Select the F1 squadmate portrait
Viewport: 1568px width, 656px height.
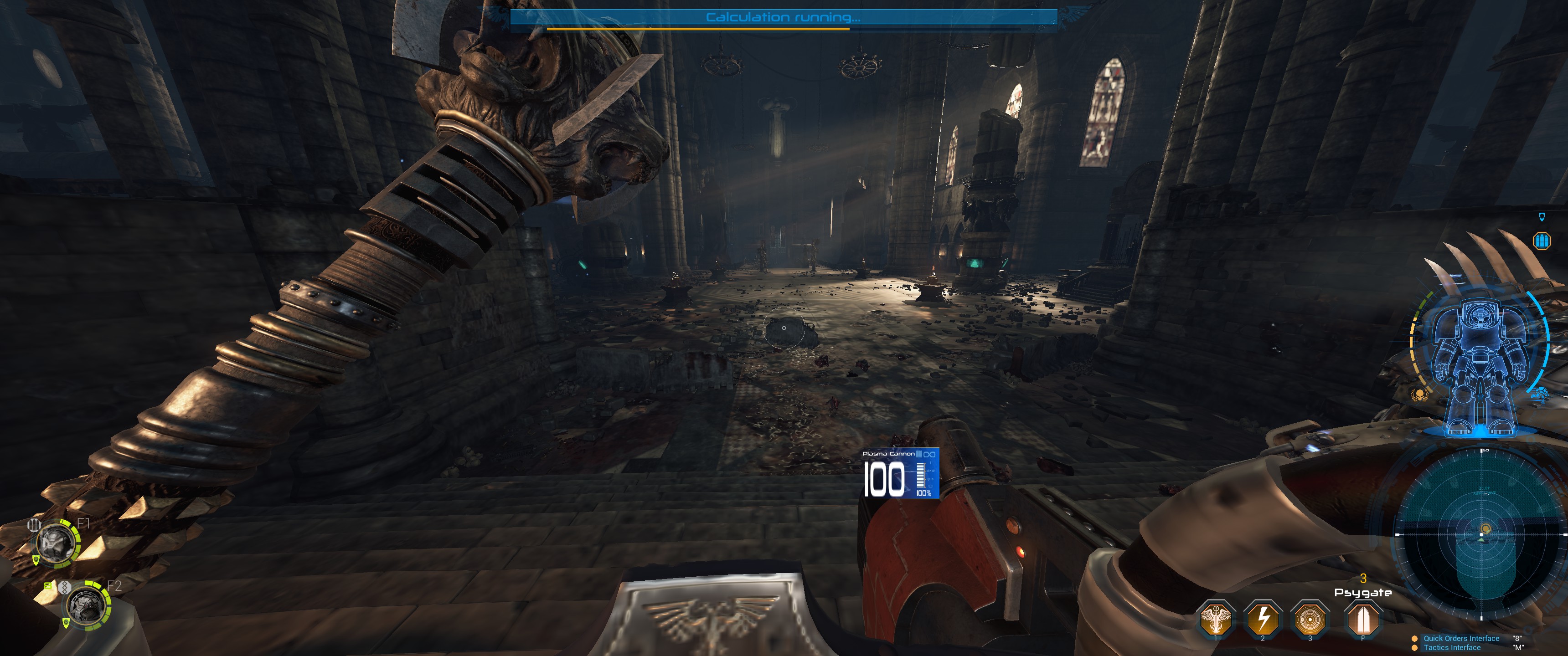click(x=57, y=543)
